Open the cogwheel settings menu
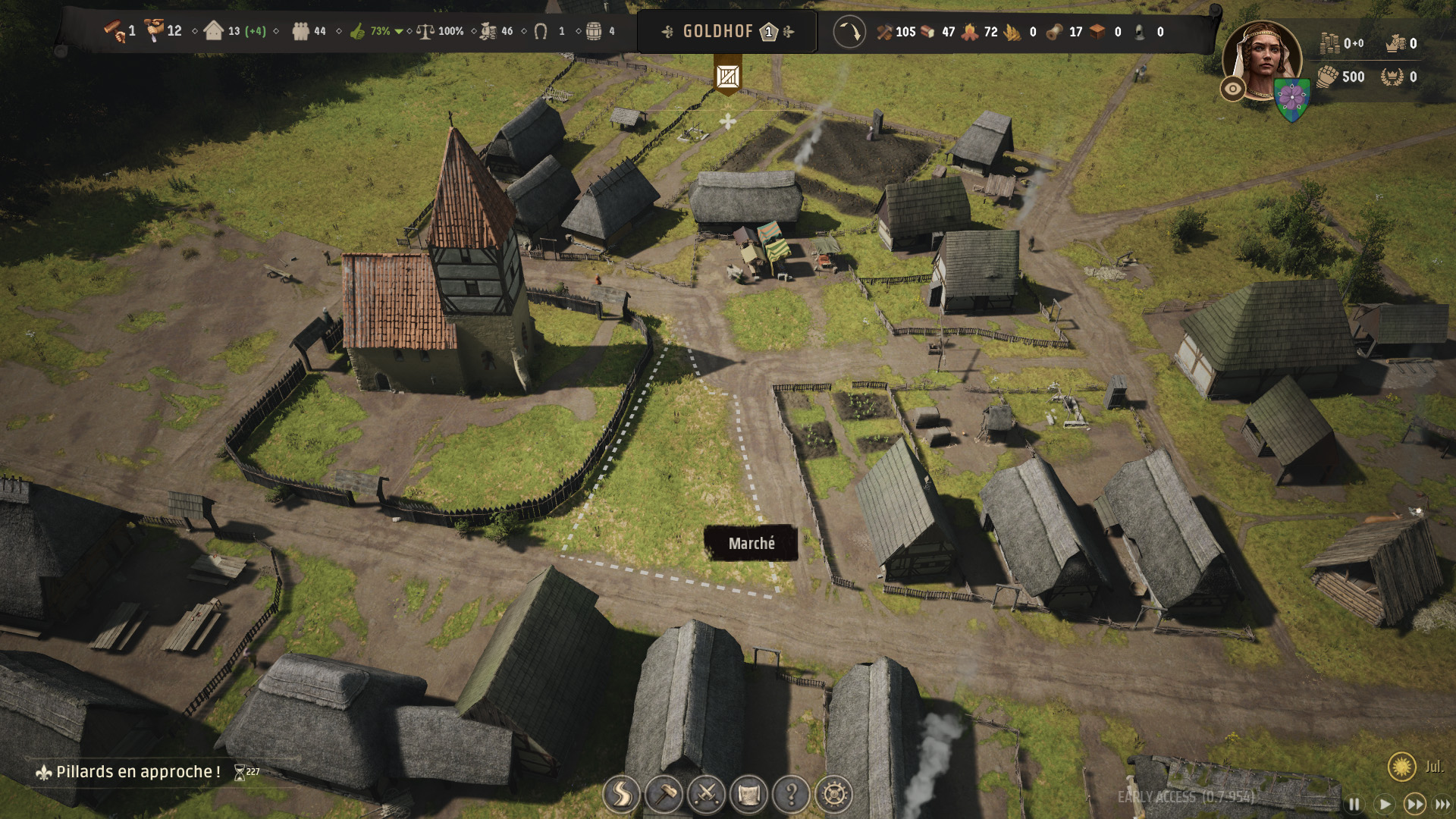The width and height of the screenshot is (1456, 819). click(x=833, y=794)
